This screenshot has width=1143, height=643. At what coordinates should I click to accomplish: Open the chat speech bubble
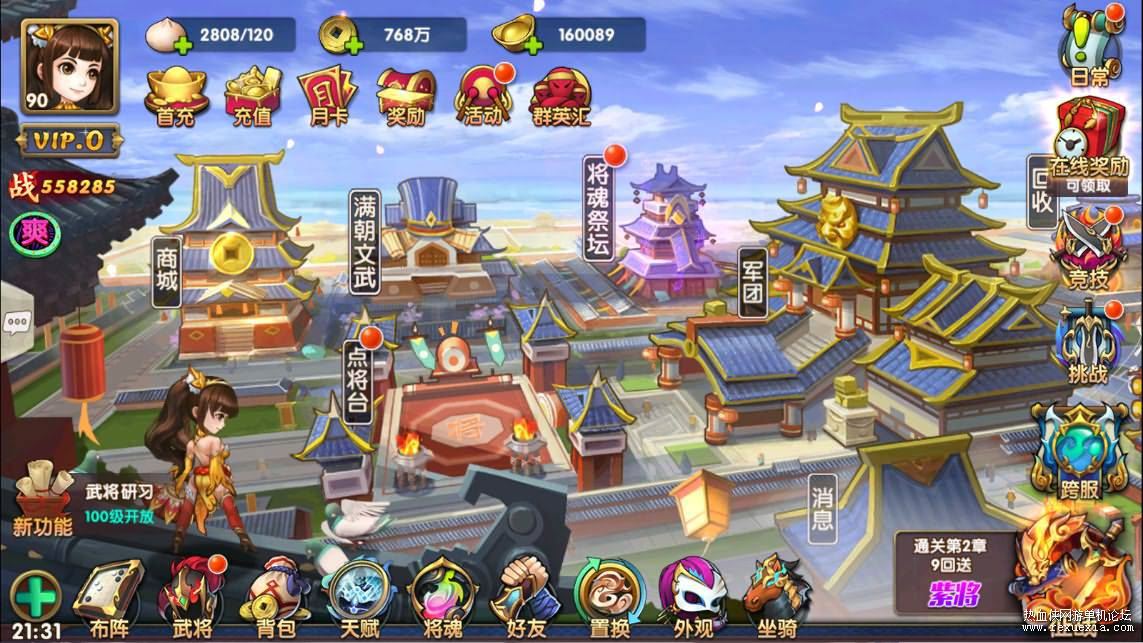tap(16, 322)
